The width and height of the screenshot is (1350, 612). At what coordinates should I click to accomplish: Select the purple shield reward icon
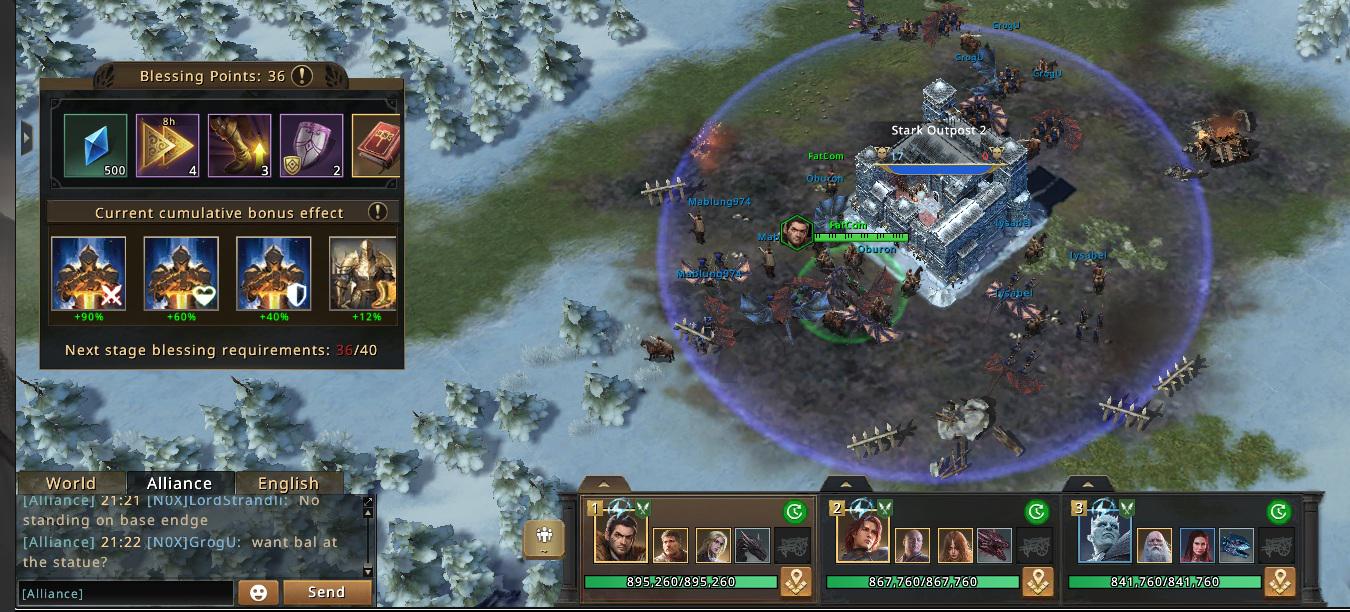pos(311,146)
